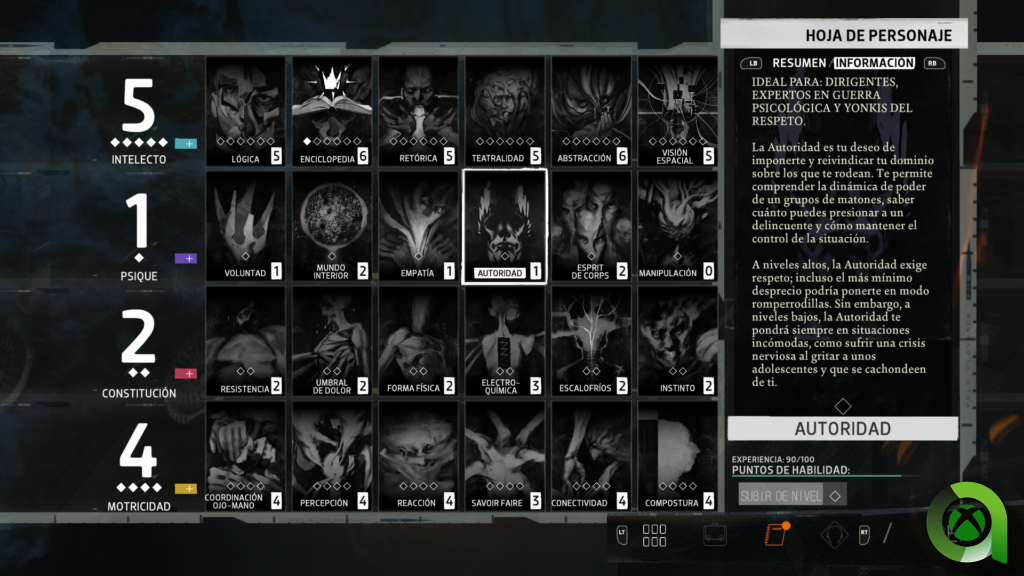Screen dimensions: 1024x576
Task: Click the Esprit de Corps skill card
Action: (591, 226)
